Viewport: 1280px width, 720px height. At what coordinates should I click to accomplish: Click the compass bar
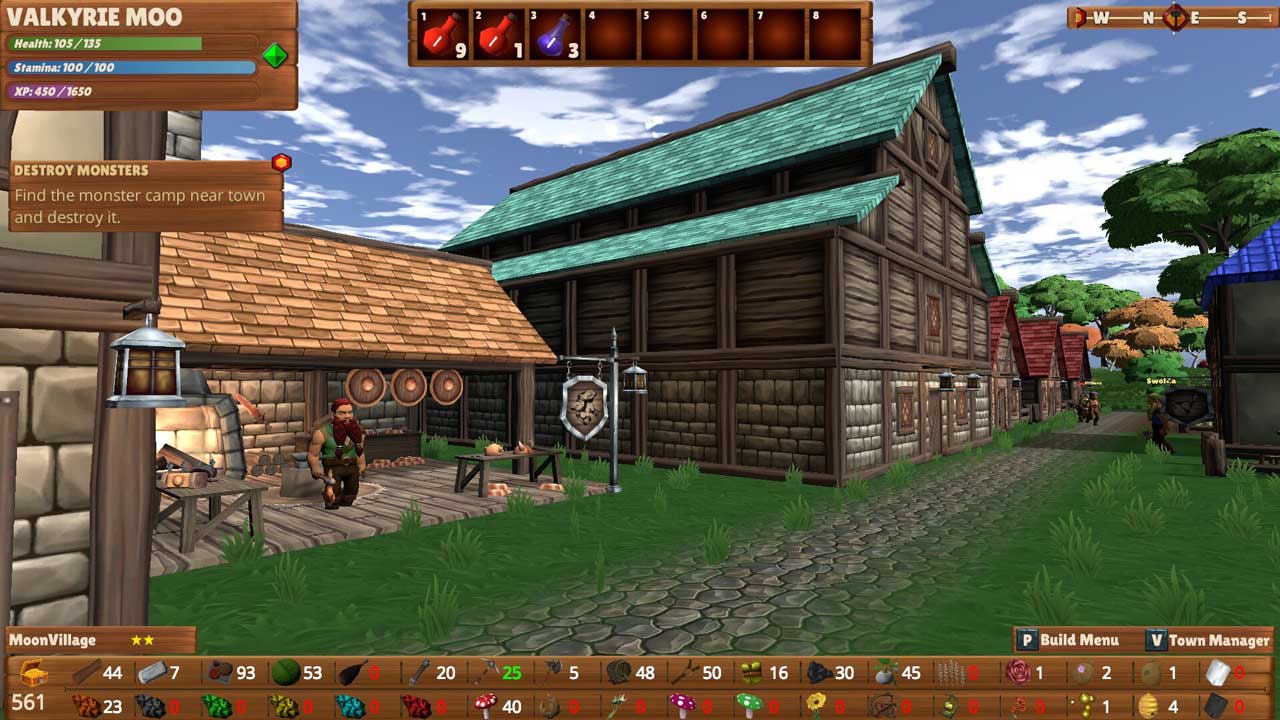pos(1172,17)
